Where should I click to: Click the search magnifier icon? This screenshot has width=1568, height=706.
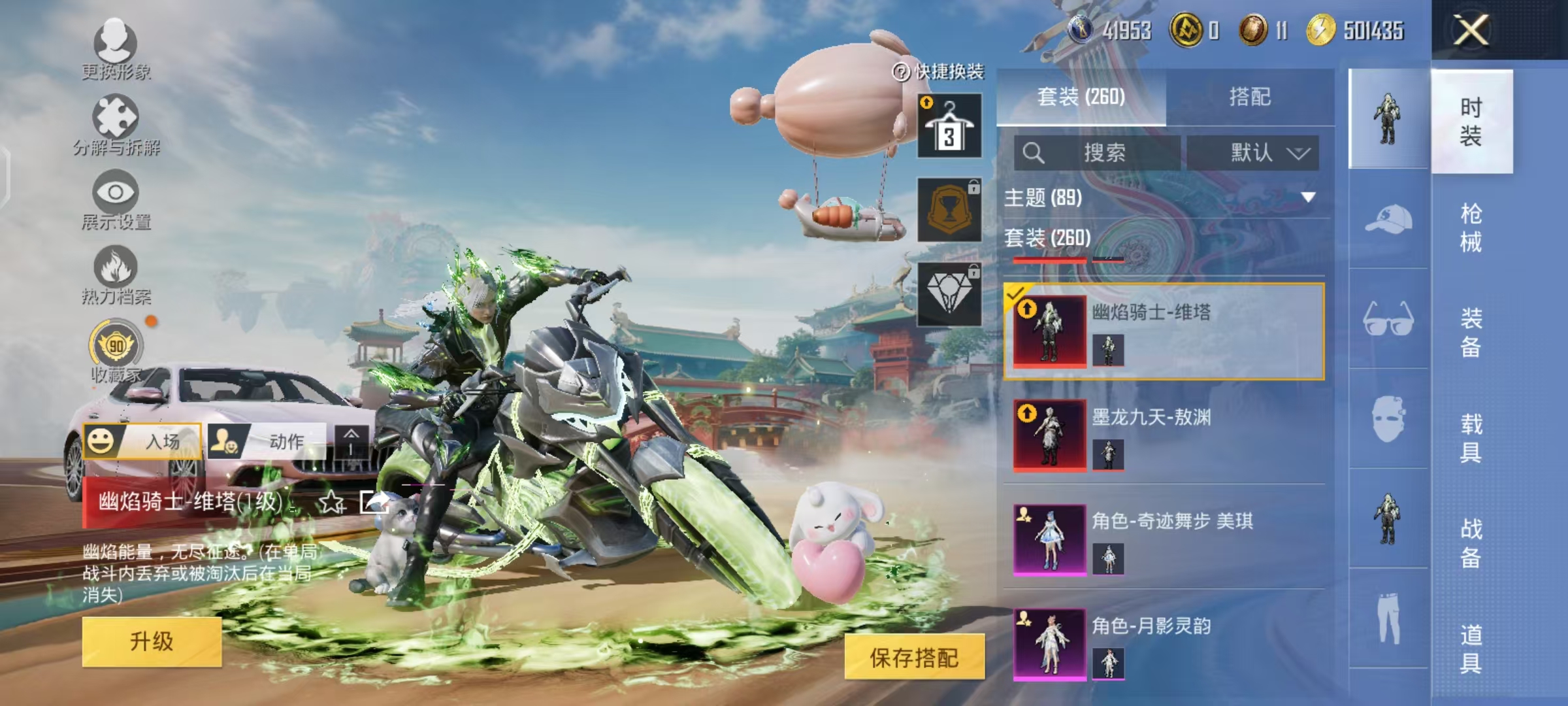[x=1032, y=152]
